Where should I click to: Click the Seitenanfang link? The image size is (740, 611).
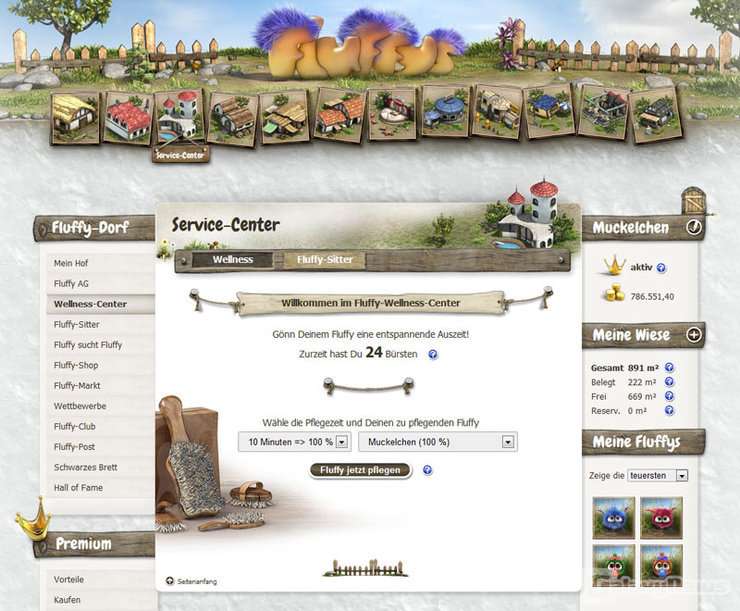click(196, 581)
